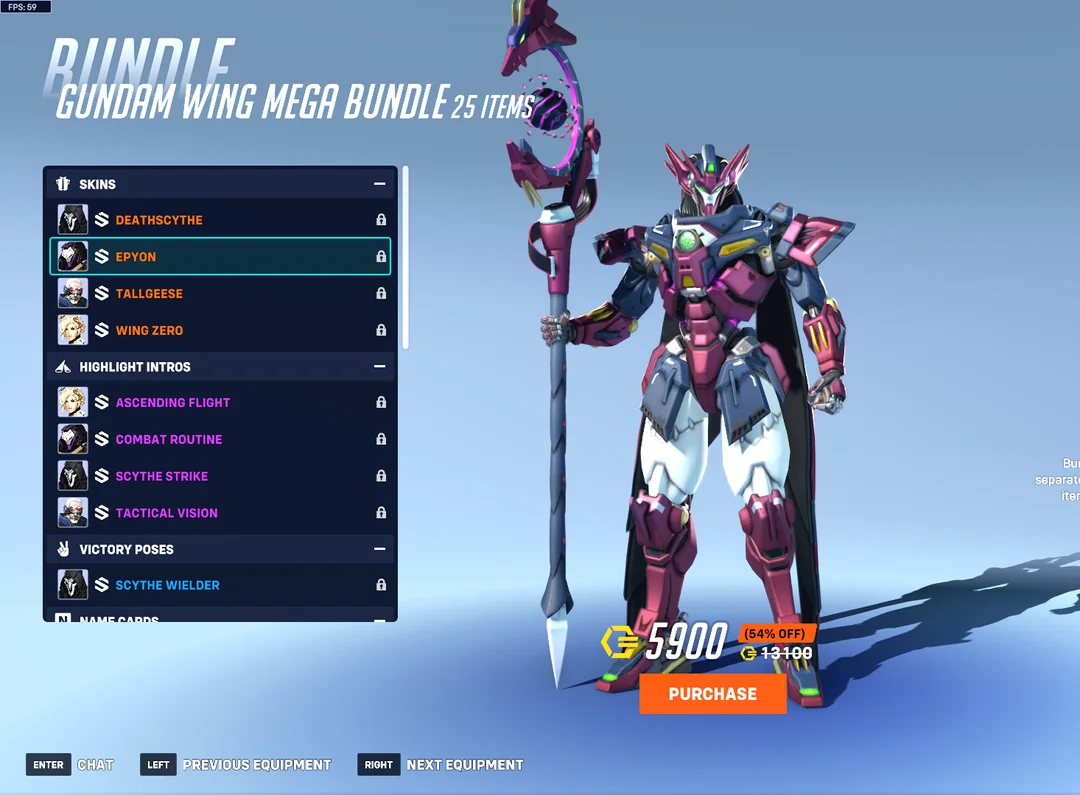Collapse the Highlight Intros section

click(x=379, y=367)
